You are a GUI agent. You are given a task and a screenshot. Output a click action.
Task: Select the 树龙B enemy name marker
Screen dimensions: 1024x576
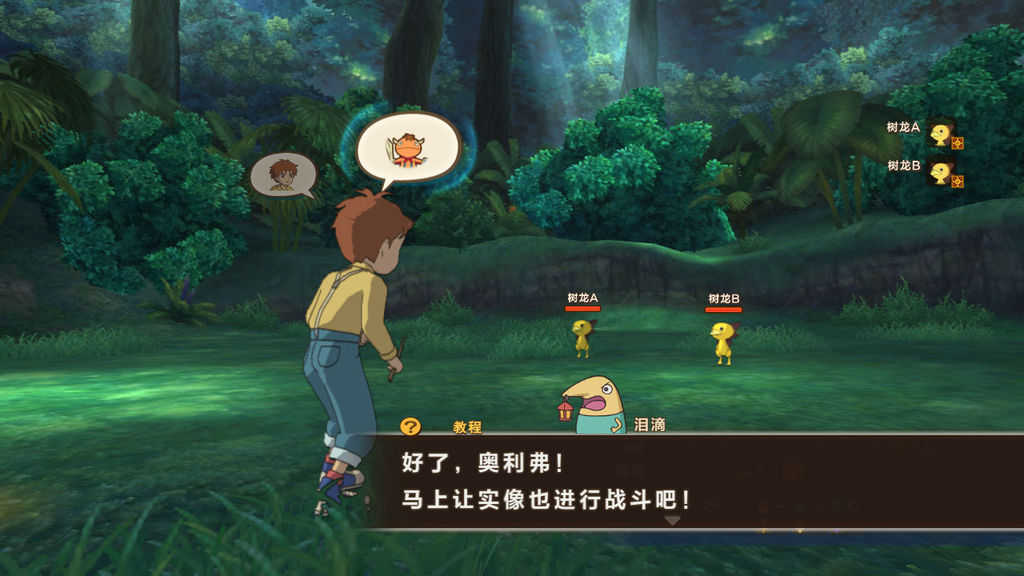click(723, 299)
